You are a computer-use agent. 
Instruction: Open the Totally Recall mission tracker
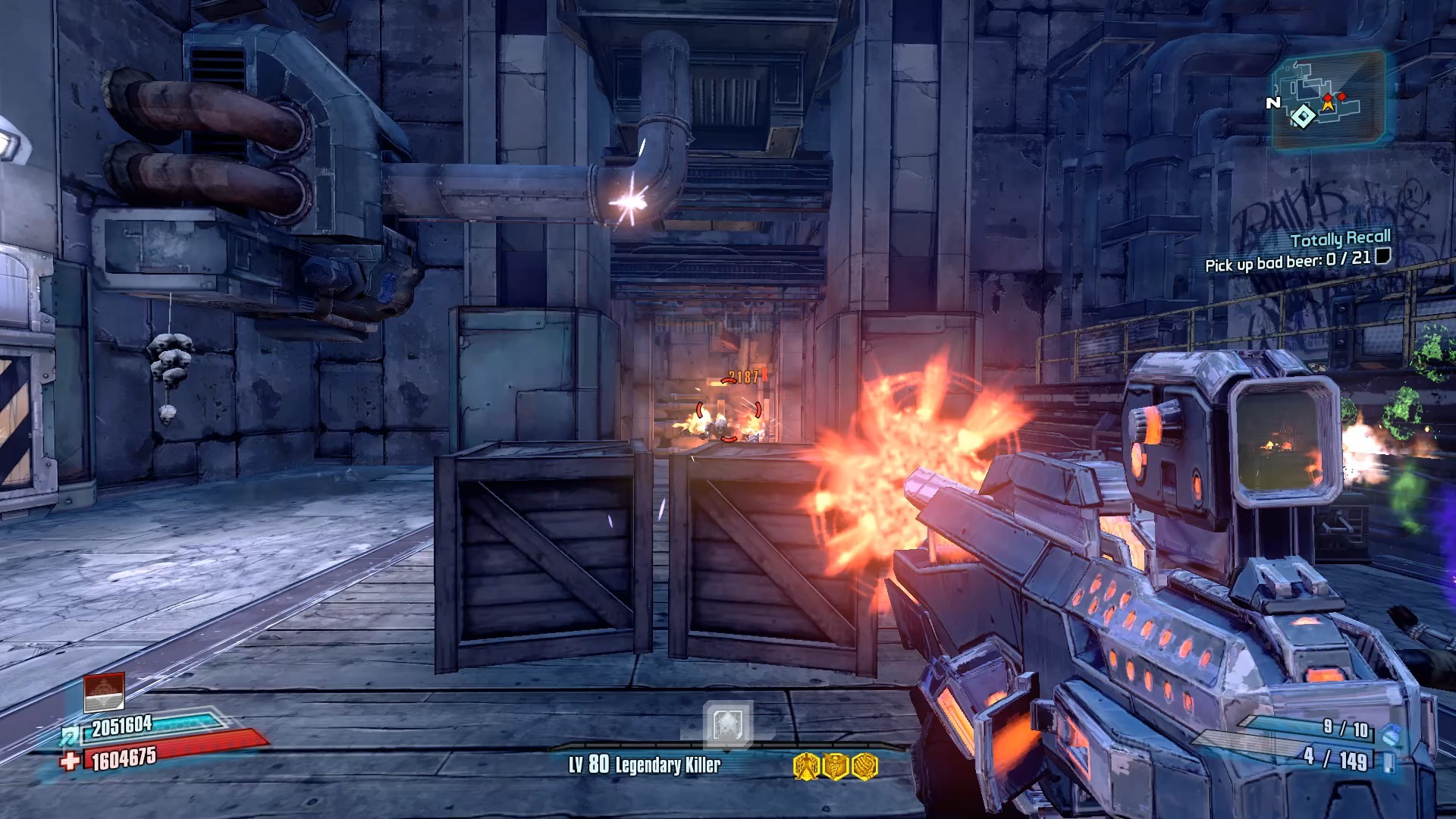click(x=1340, y=239)
